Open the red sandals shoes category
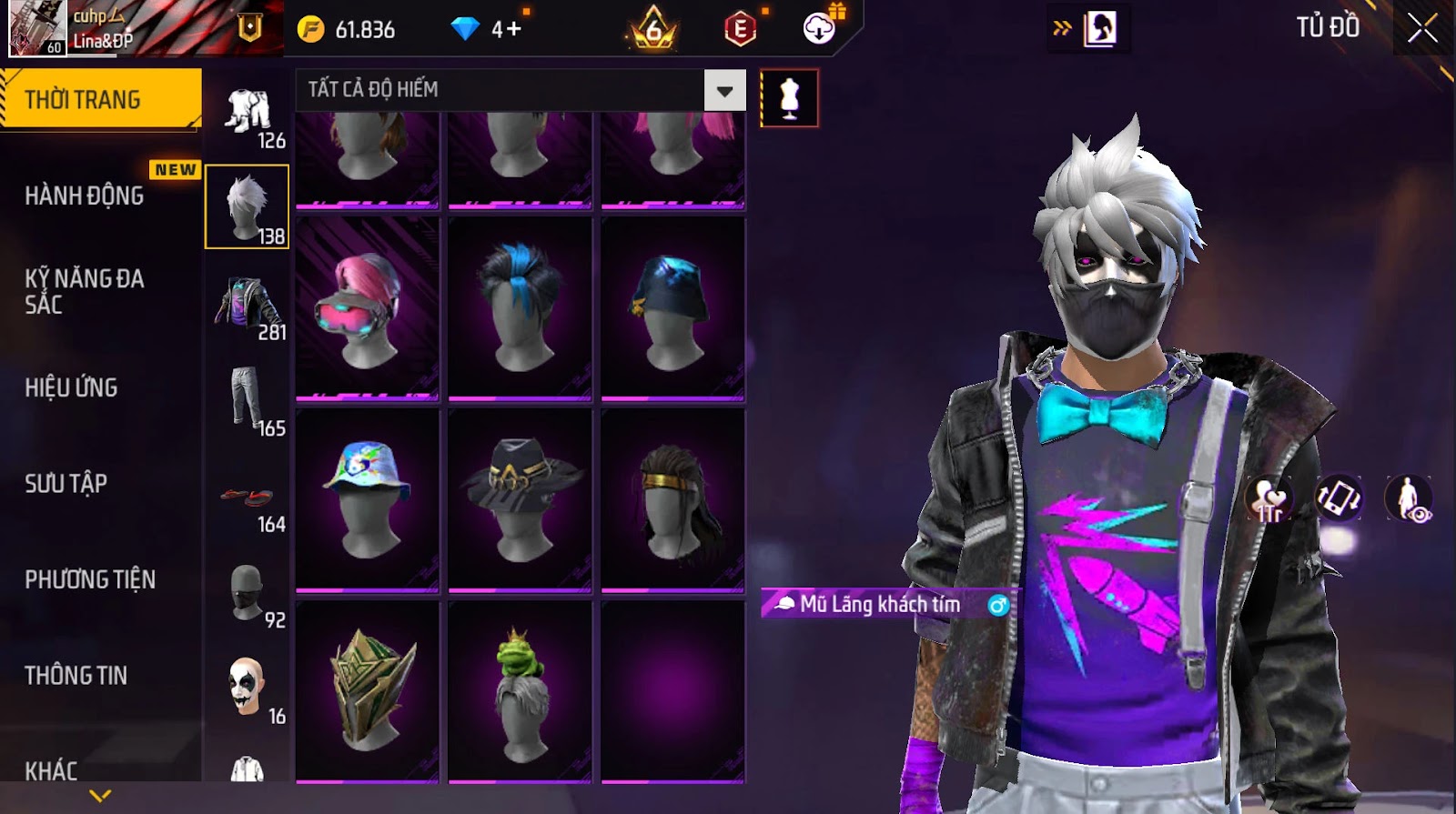The width and height of the screenshot is (1456, 814). 248,498
